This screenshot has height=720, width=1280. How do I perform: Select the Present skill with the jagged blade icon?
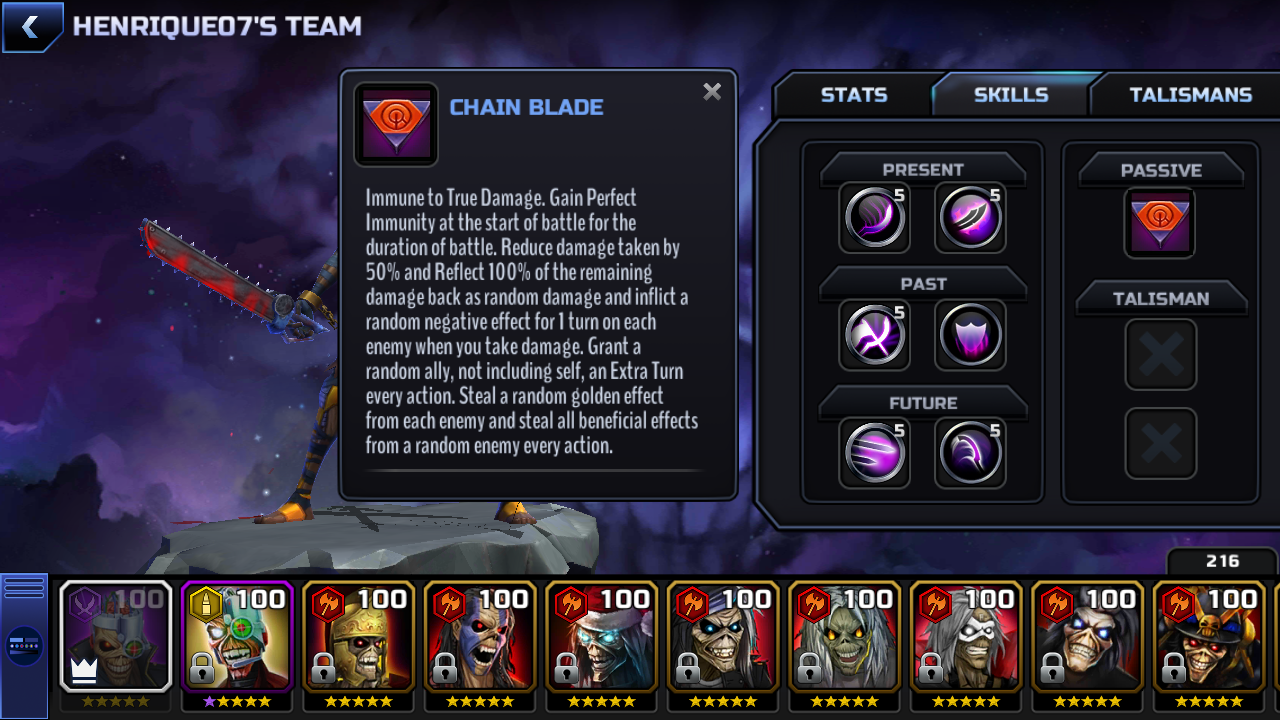click(x=970, y=218)
